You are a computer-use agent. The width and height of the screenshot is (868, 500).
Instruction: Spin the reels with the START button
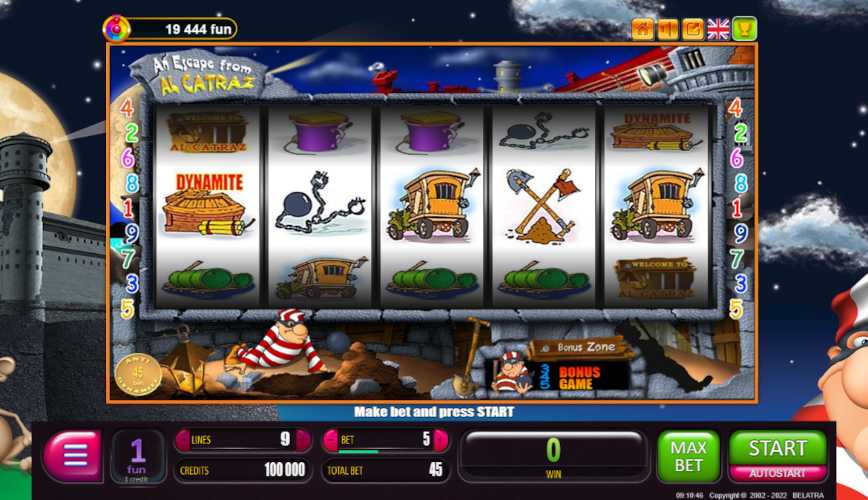coord(777,448)
